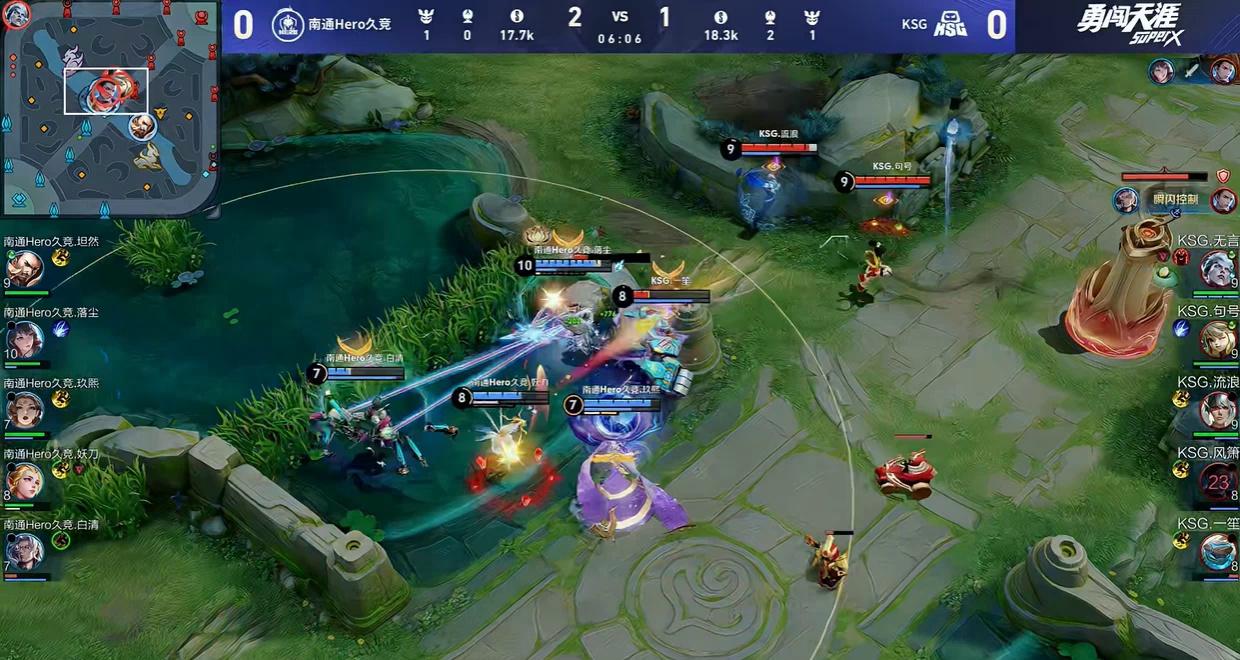
Task: Select player 坦然's hero portrait
Action: pos(24,268)
